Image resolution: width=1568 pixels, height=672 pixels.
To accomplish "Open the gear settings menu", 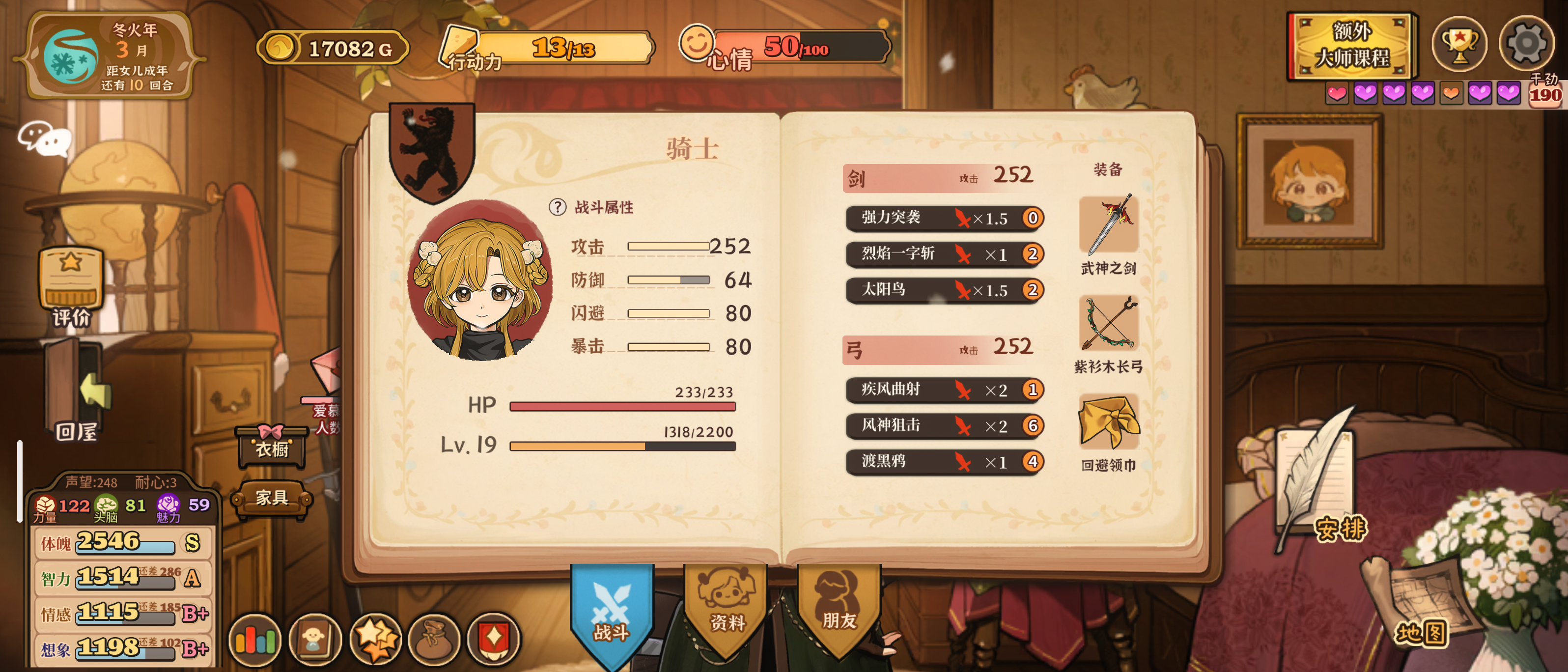I will click(x=1525, y=44).
